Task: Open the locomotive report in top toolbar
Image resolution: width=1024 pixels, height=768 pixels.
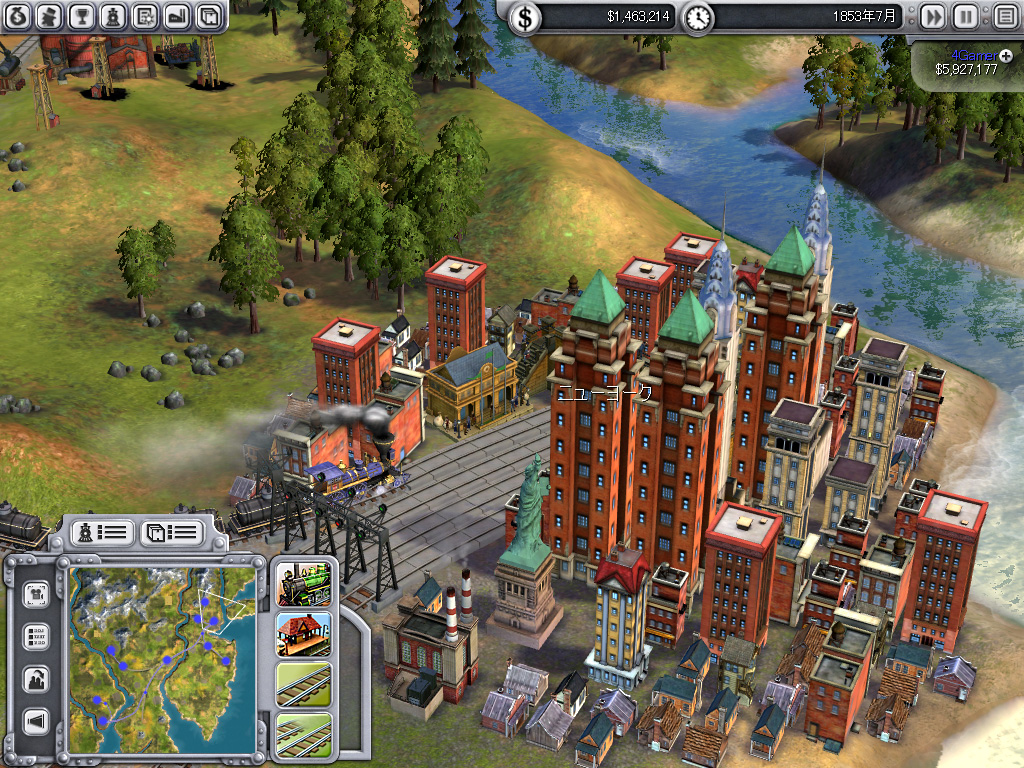Action: pos(114,15)
